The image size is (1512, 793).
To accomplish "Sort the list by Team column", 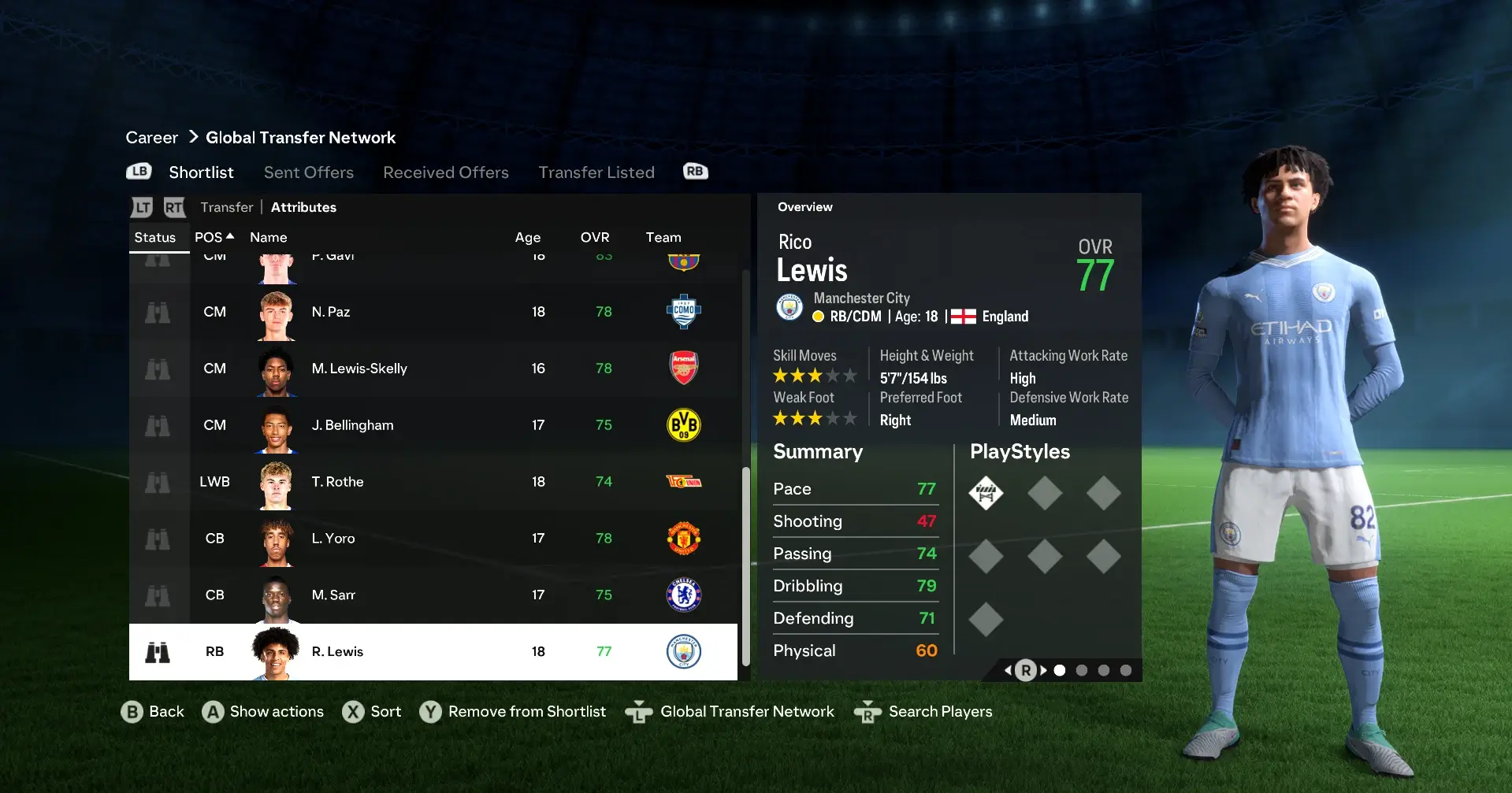I will [x=663, y=237].
